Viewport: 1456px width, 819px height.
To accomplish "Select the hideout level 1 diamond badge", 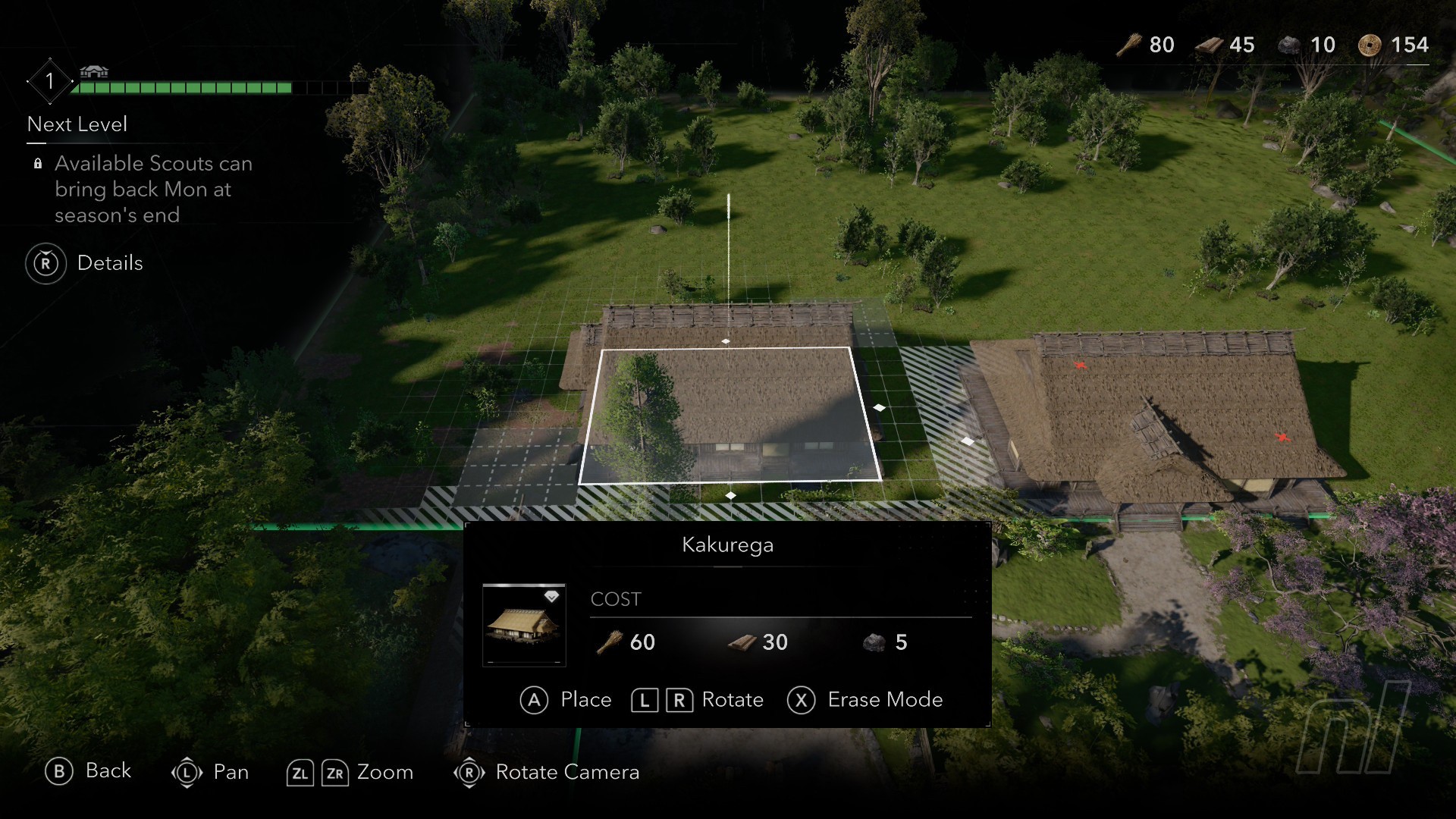I will 49,81.
